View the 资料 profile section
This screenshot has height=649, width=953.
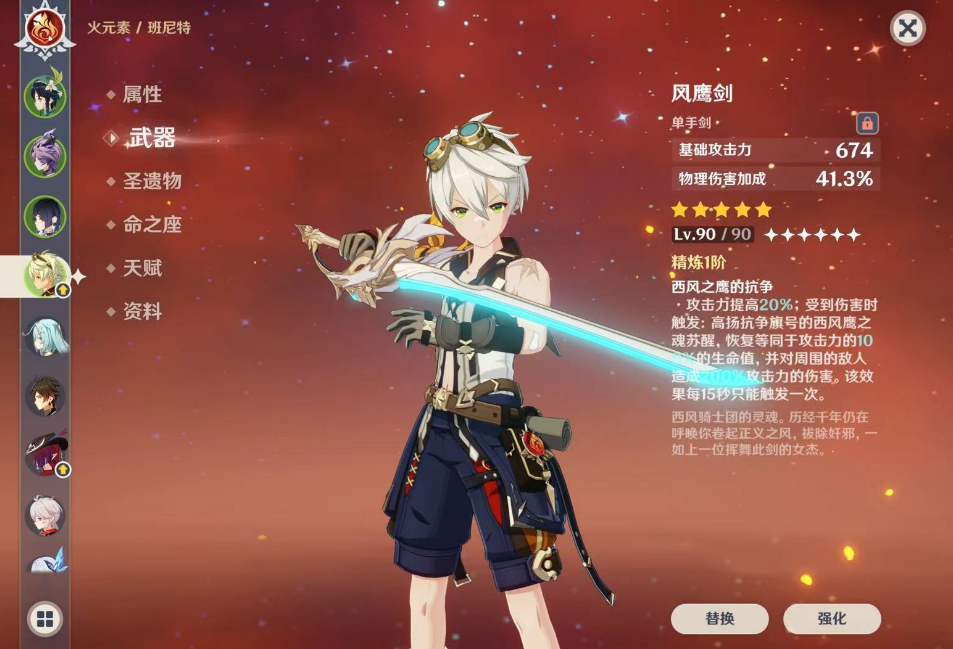[x=141, y=312]
